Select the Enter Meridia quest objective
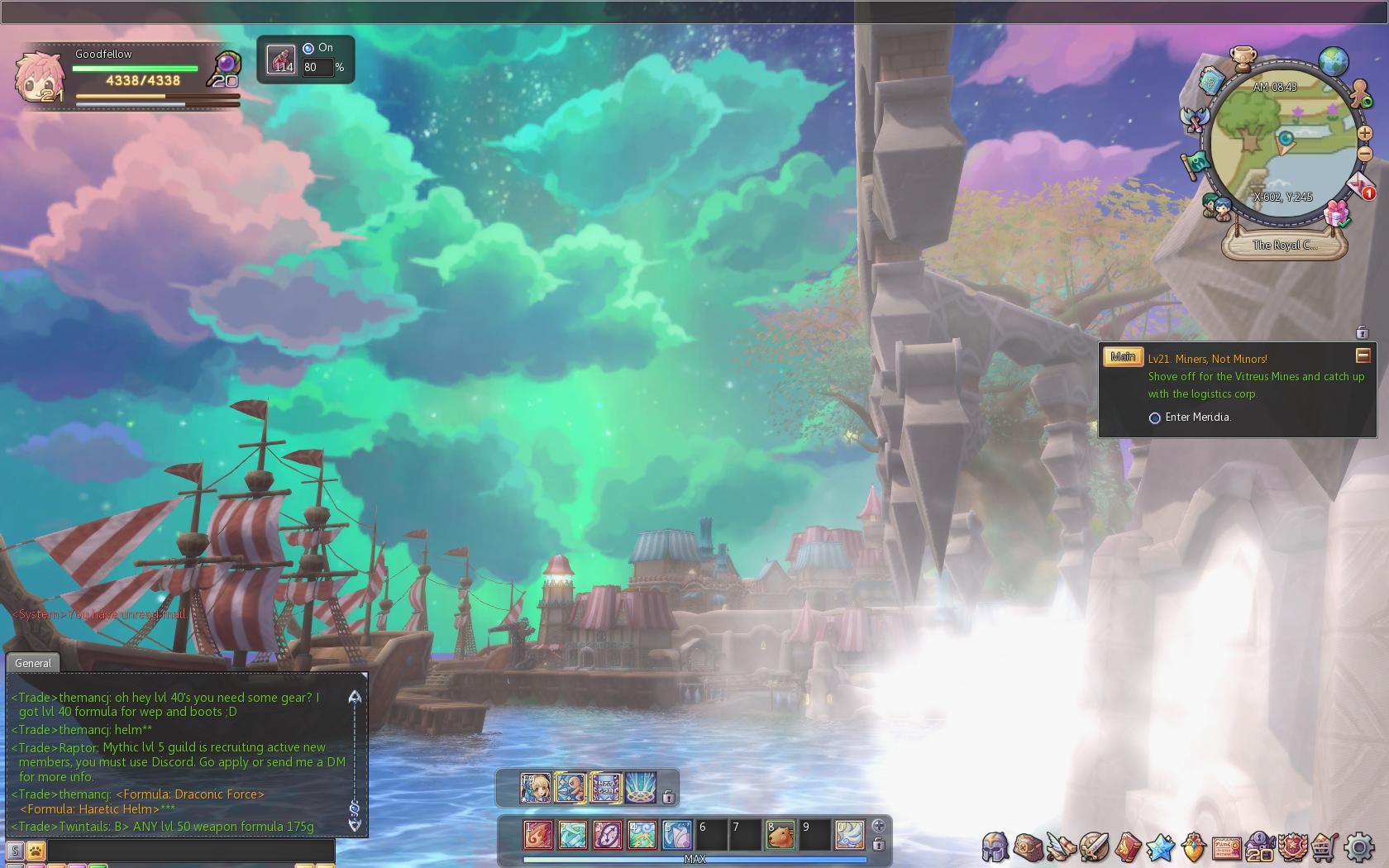This screenshot has width=1389, height=868. click(x=1197, y=417)
